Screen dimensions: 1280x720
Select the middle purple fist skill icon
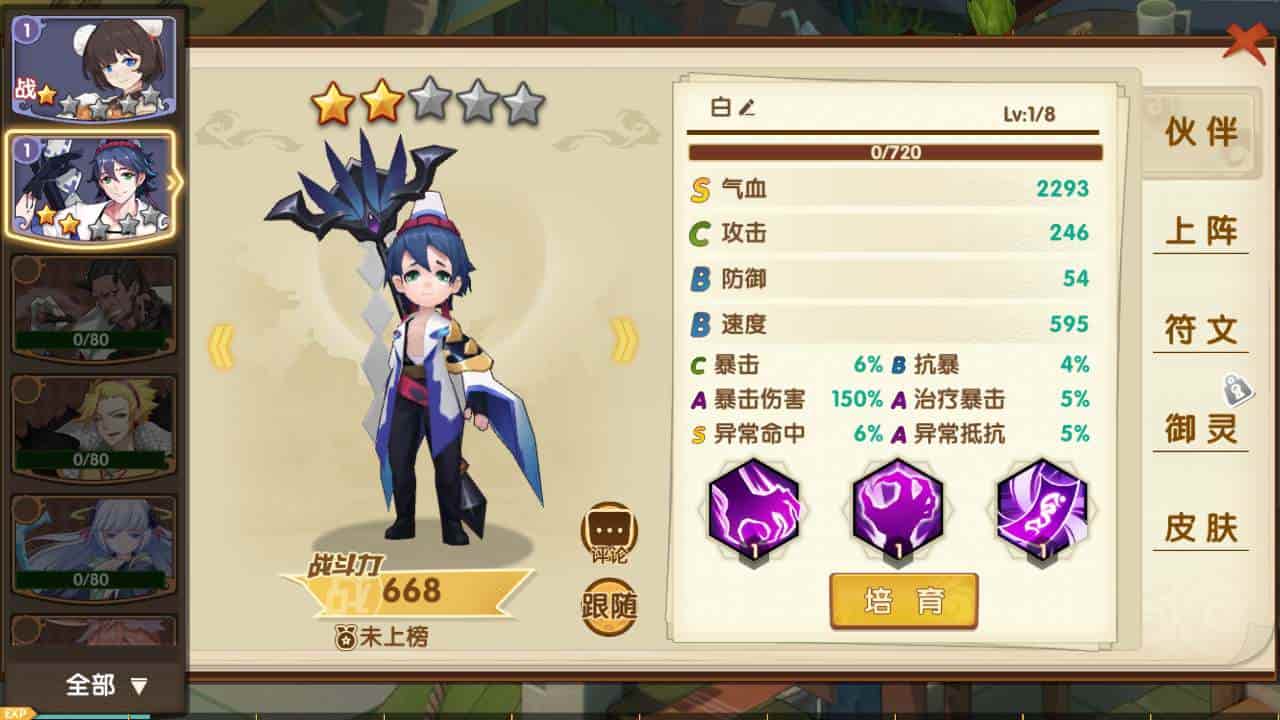897,510
